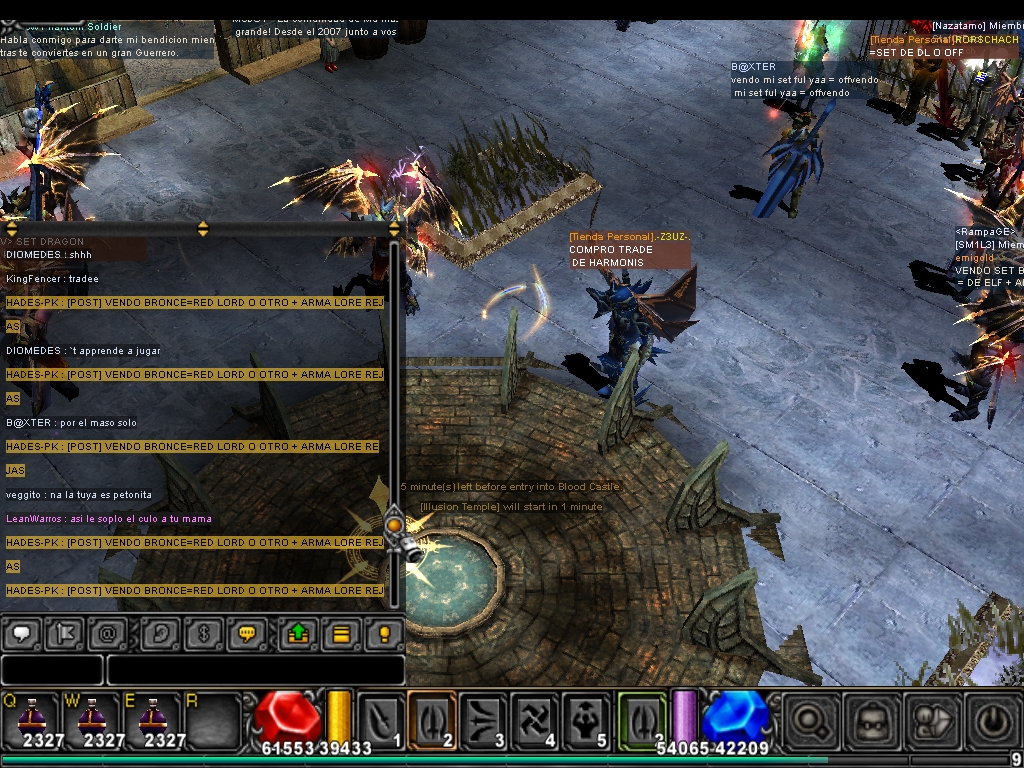The image size is (1024, 768).
Task: Toggle the ear whisper button
Action: pyautogui.click(x=160, y=634)
